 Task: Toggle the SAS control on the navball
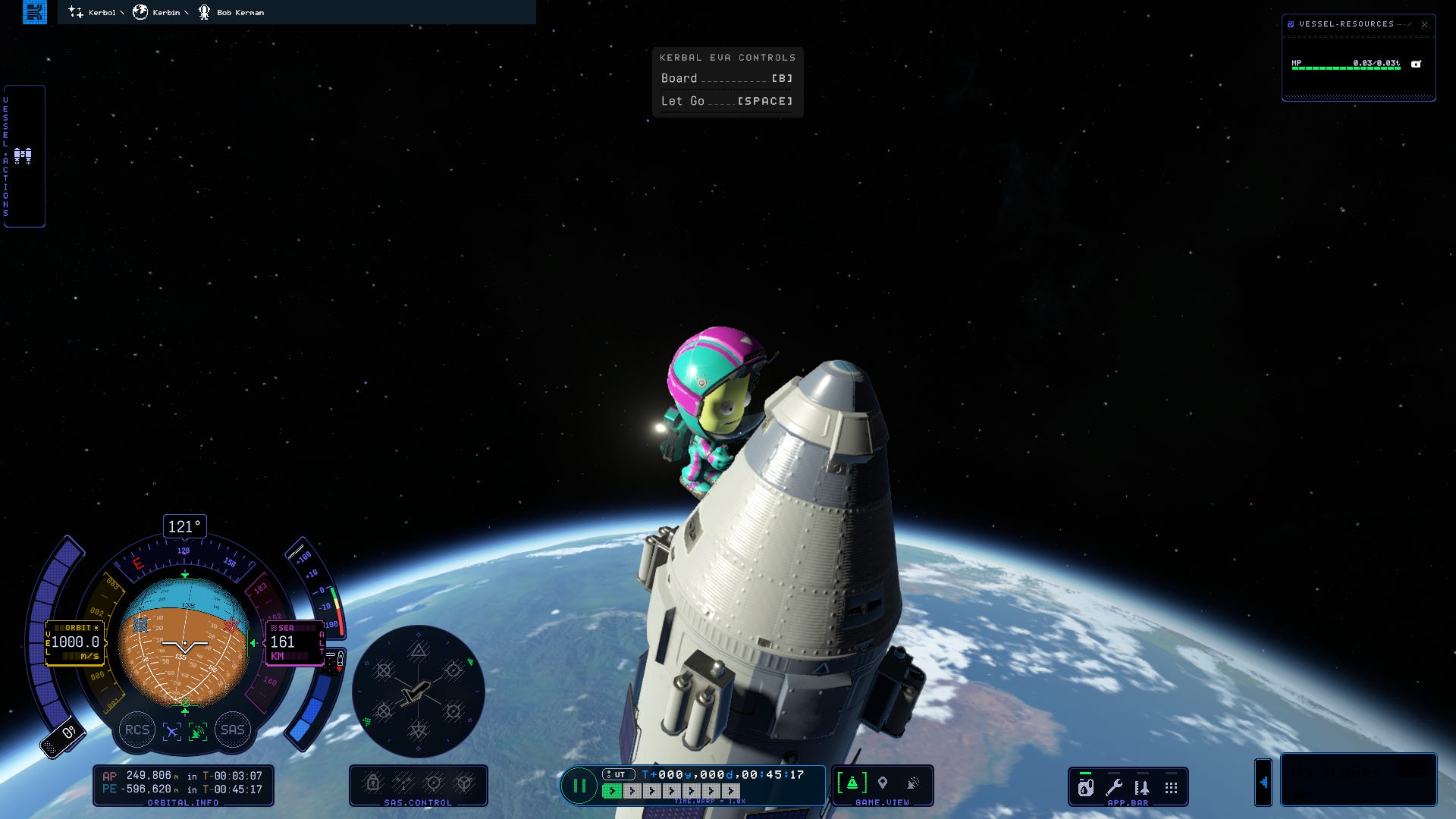pos(232,730)
